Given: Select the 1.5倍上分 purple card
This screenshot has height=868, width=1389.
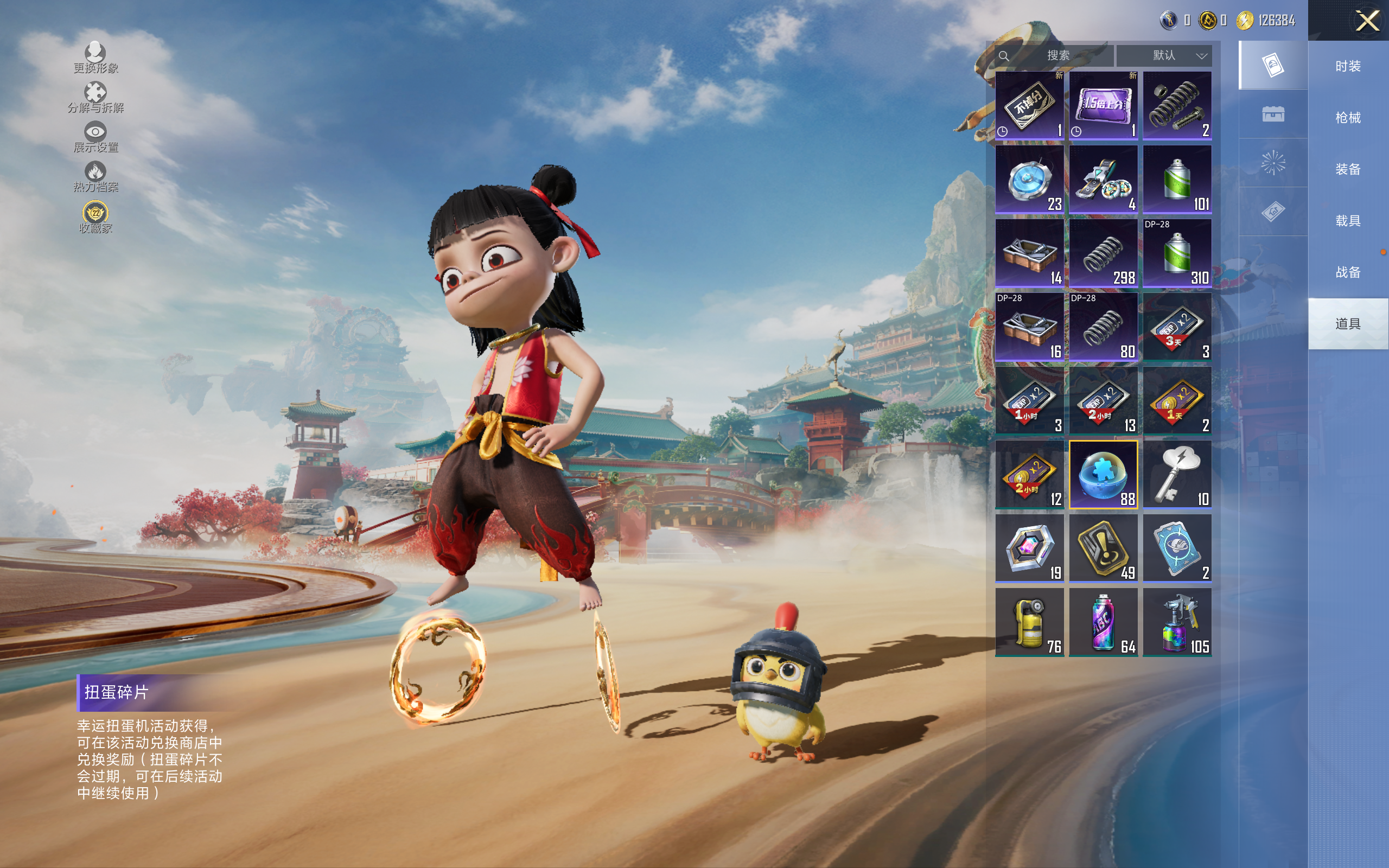Looking at the screenshot, I should pos(1103,106).
